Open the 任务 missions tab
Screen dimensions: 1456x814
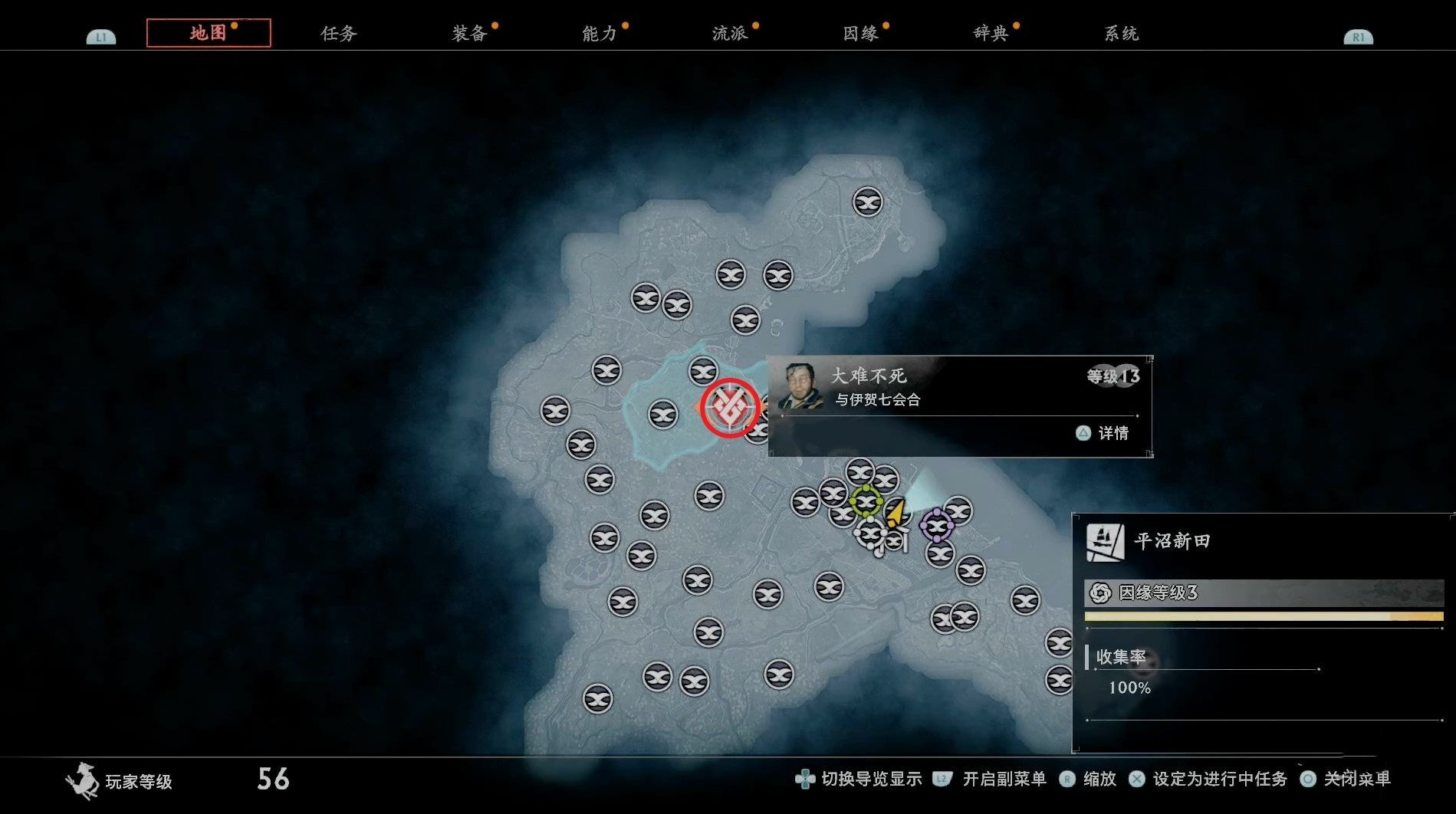(x=338, y=34)
